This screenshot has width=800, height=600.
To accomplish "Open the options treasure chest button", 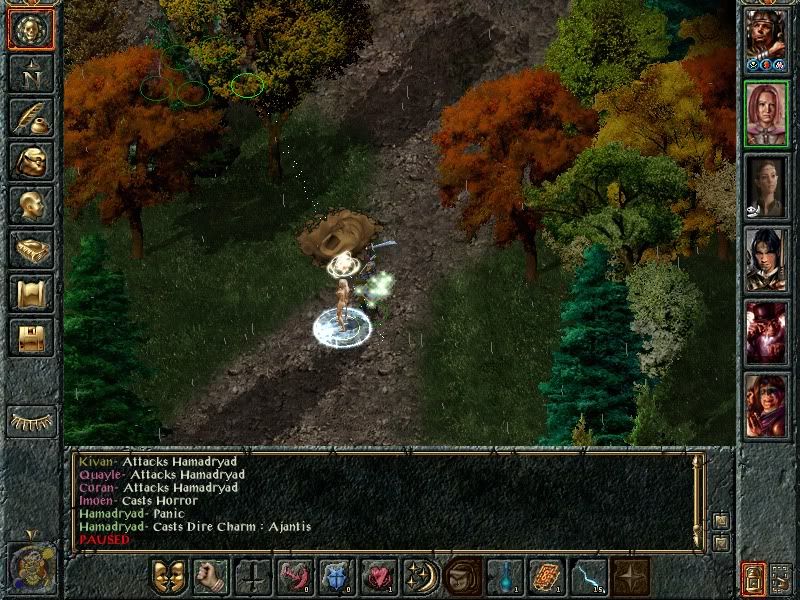I will coord(31,337).
